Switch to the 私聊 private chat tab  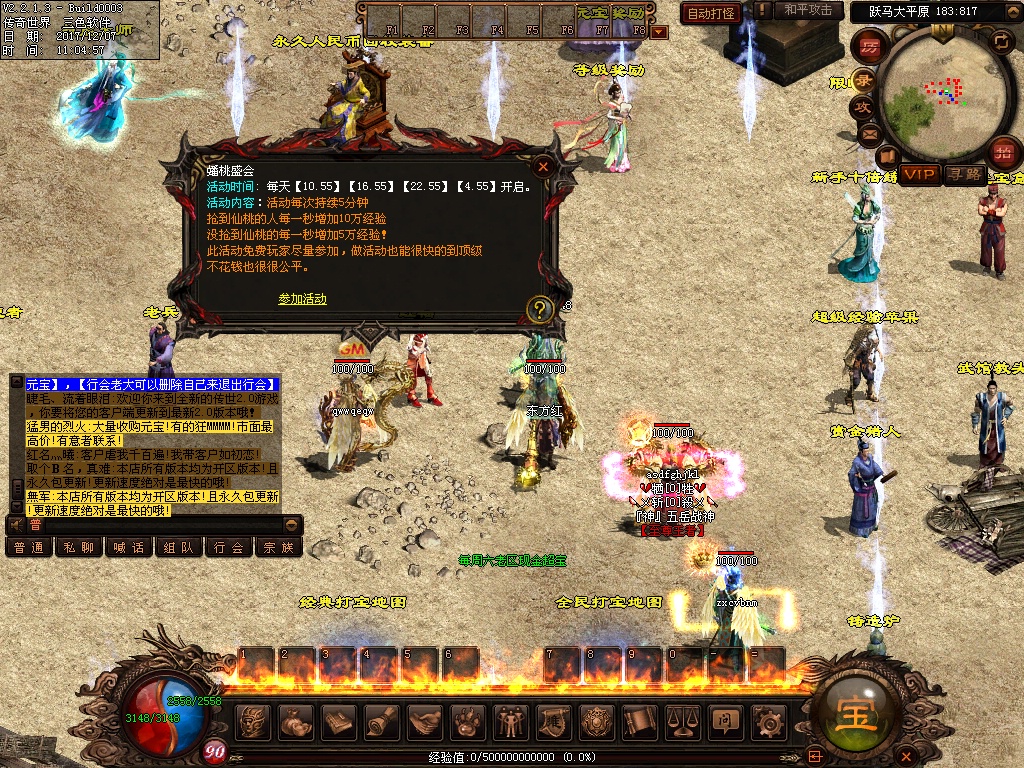point(80,547)
